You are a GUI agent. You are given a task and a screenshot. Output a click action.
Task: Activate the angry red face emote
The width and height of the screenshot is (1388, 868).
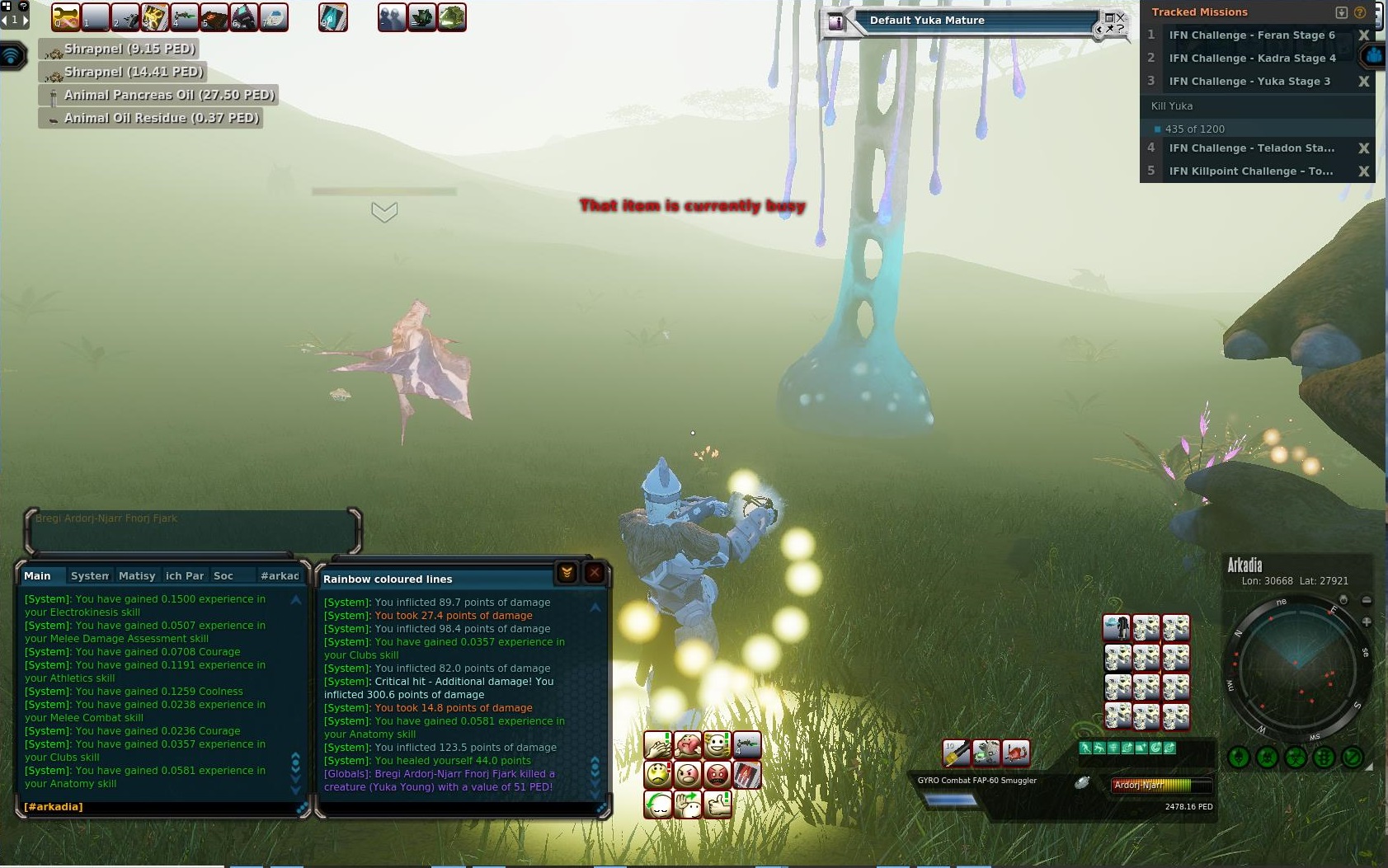pyautogui.click(x=718, y=775)
